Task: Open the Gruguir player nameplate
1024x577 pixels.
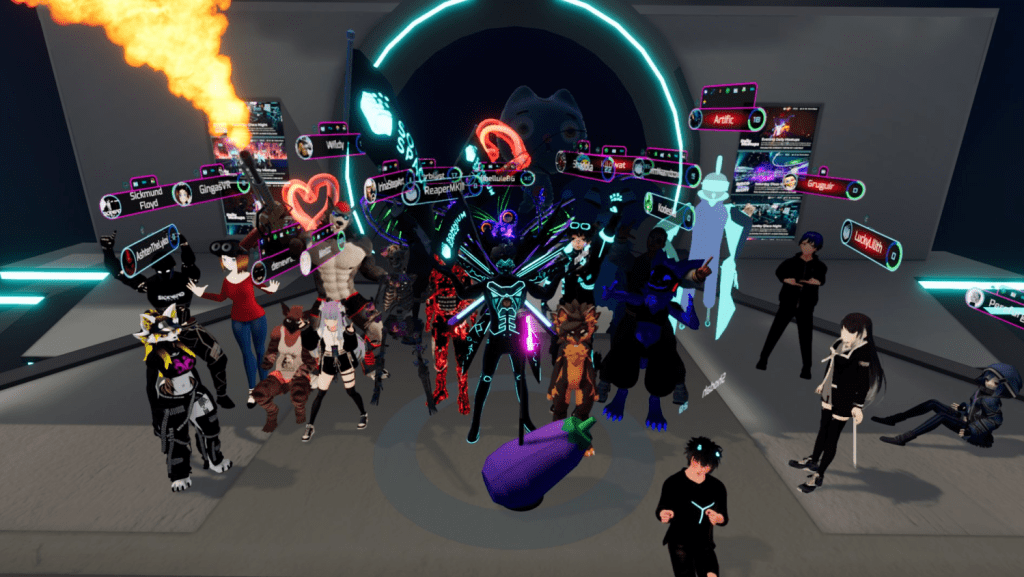Action: point(818,184)
